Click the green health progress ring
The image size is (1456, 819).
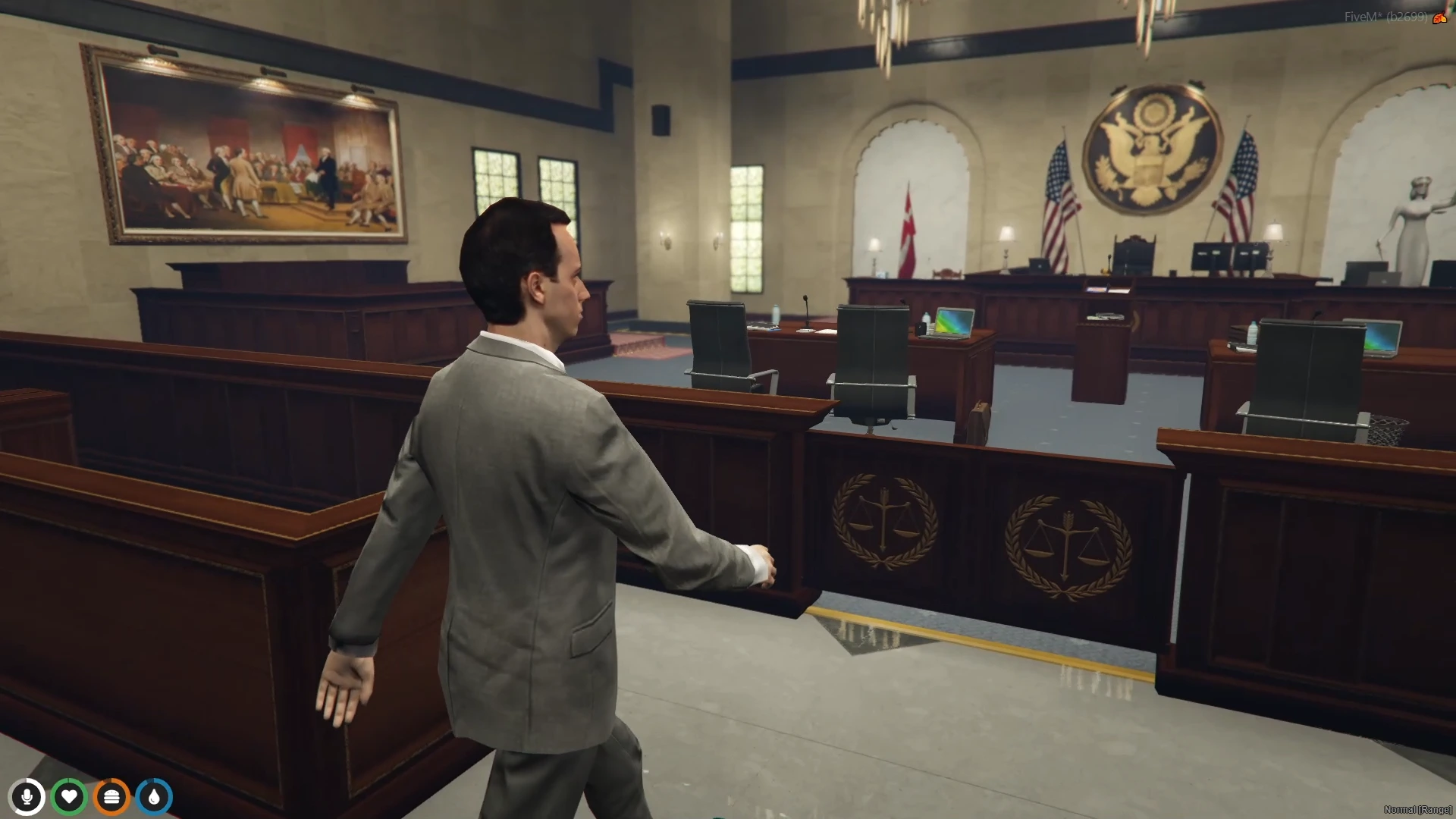(x=69, y=796)
